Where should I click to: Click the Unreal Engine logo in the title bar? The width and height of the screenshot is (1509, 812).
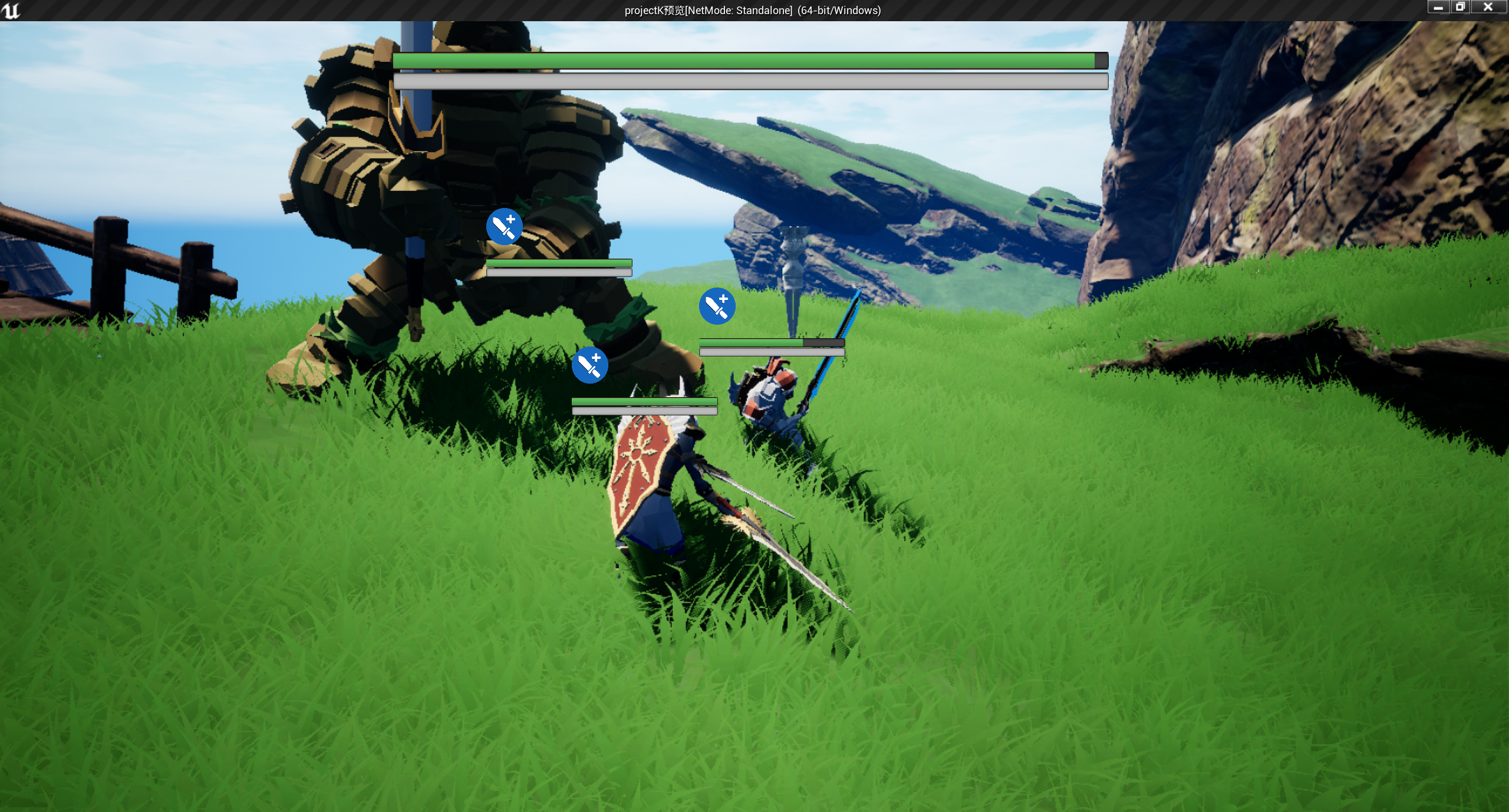12,9
